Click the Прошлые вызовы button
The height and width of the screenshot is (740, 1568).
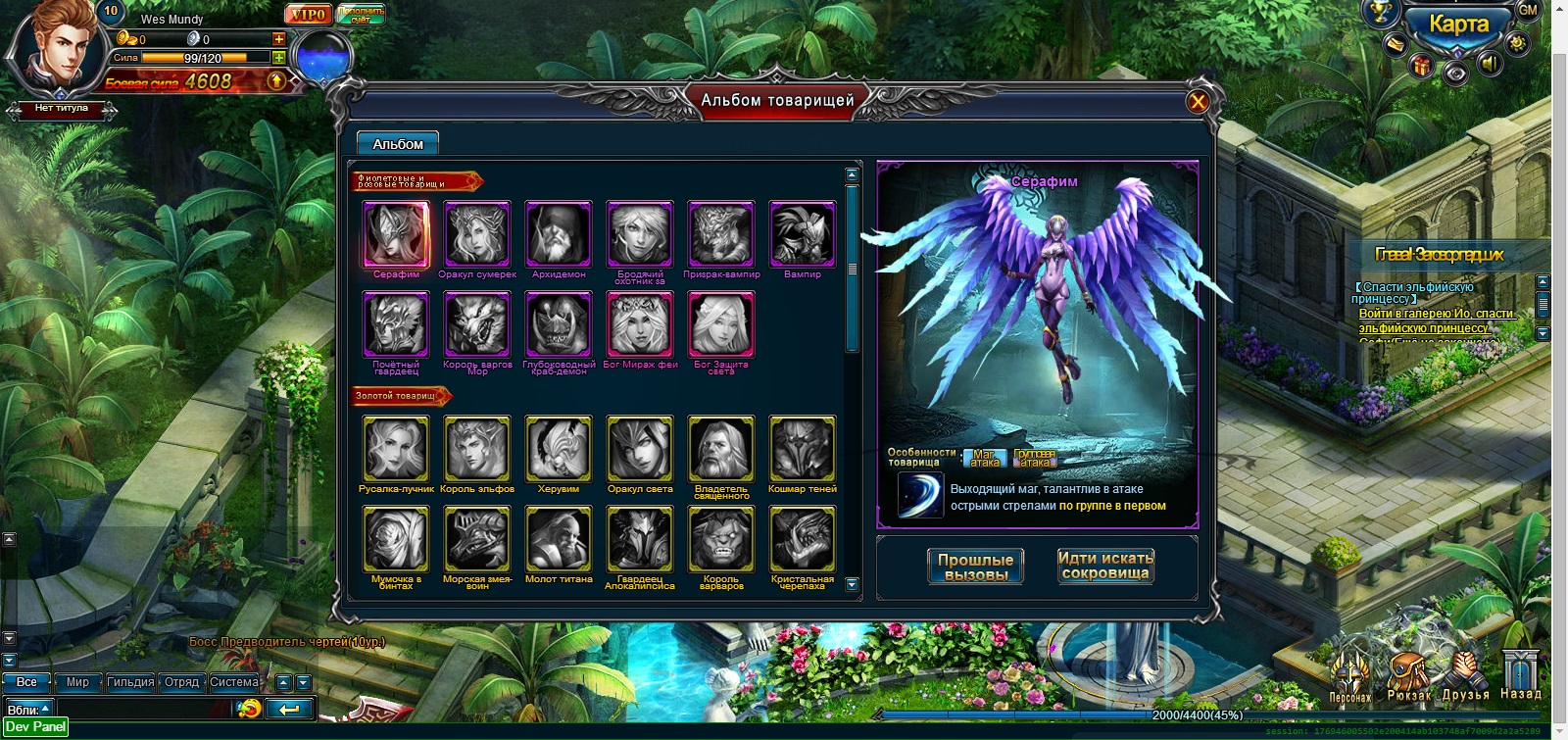point(975,567)
